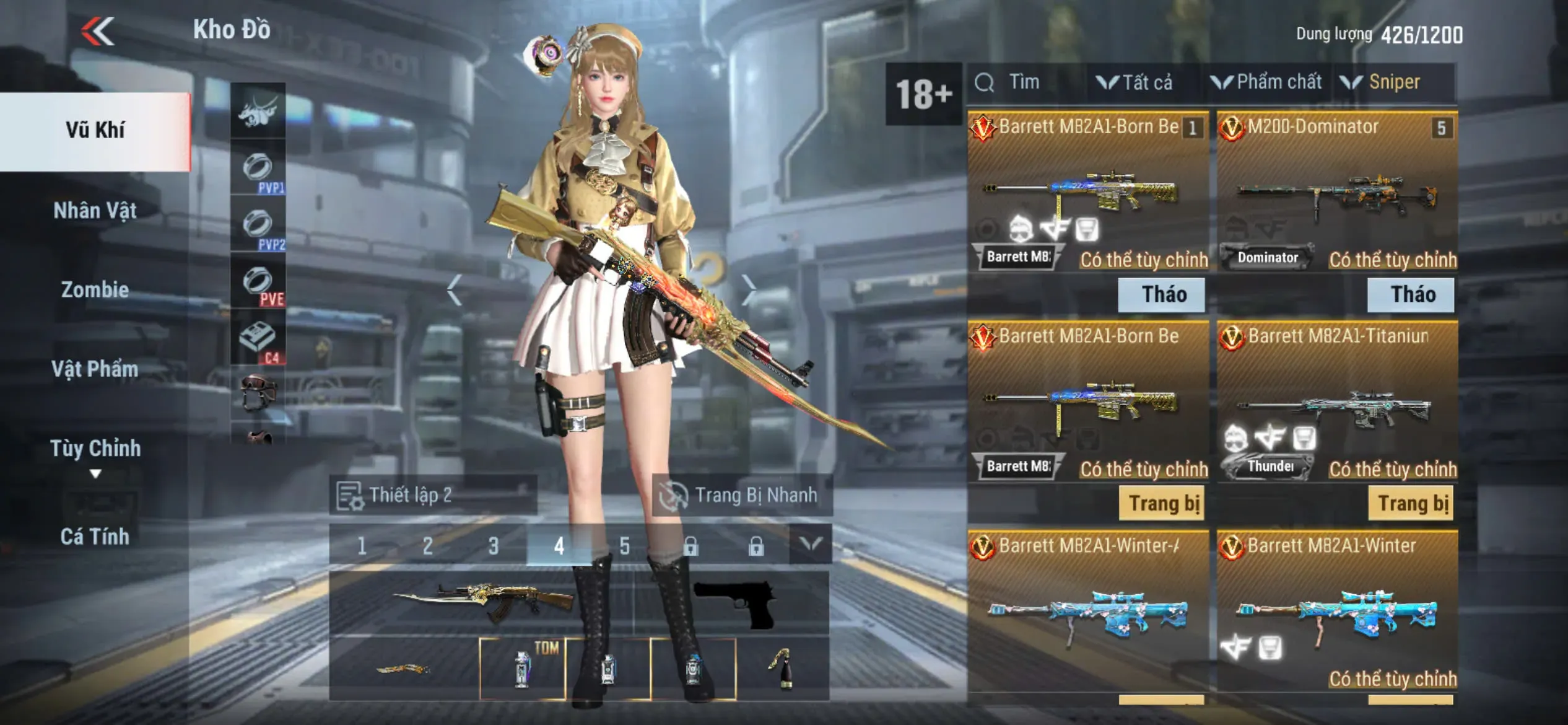The height and width of the screenshot is (725, 1568).
Task: Switch to loadout slot 5
Action: point(625,546)
